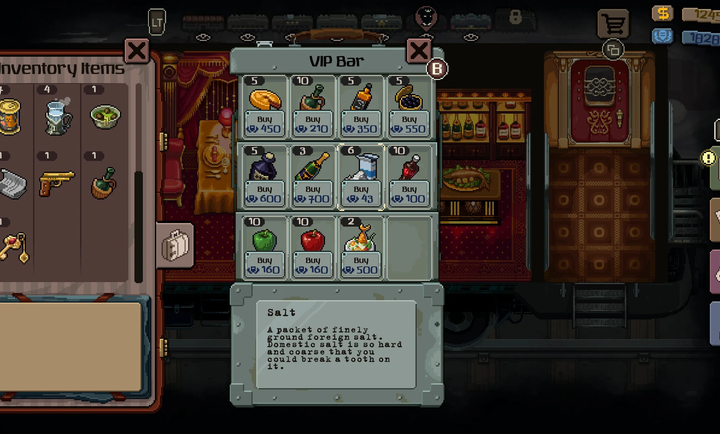Open the suitcase inventory tab
Screen dimensions: 720x434
(x=176, y=245)
